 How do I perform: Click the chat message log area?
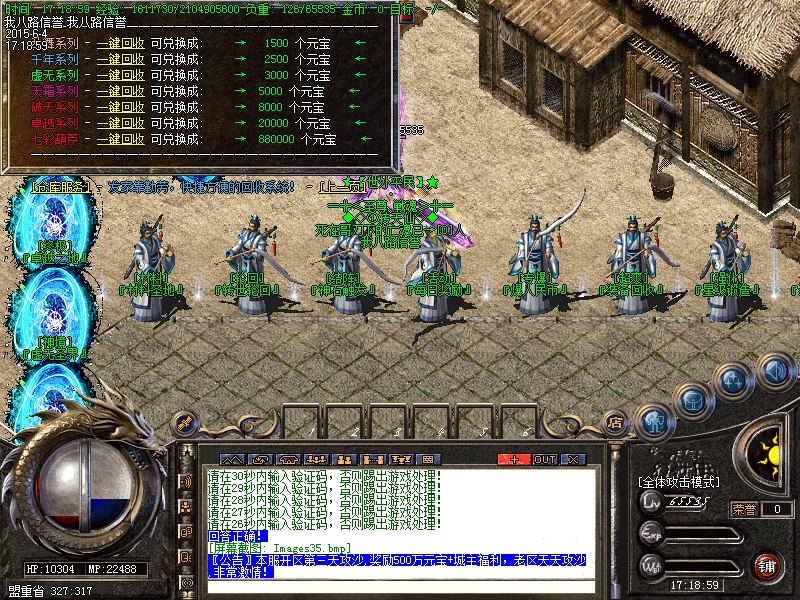(400, 498)
